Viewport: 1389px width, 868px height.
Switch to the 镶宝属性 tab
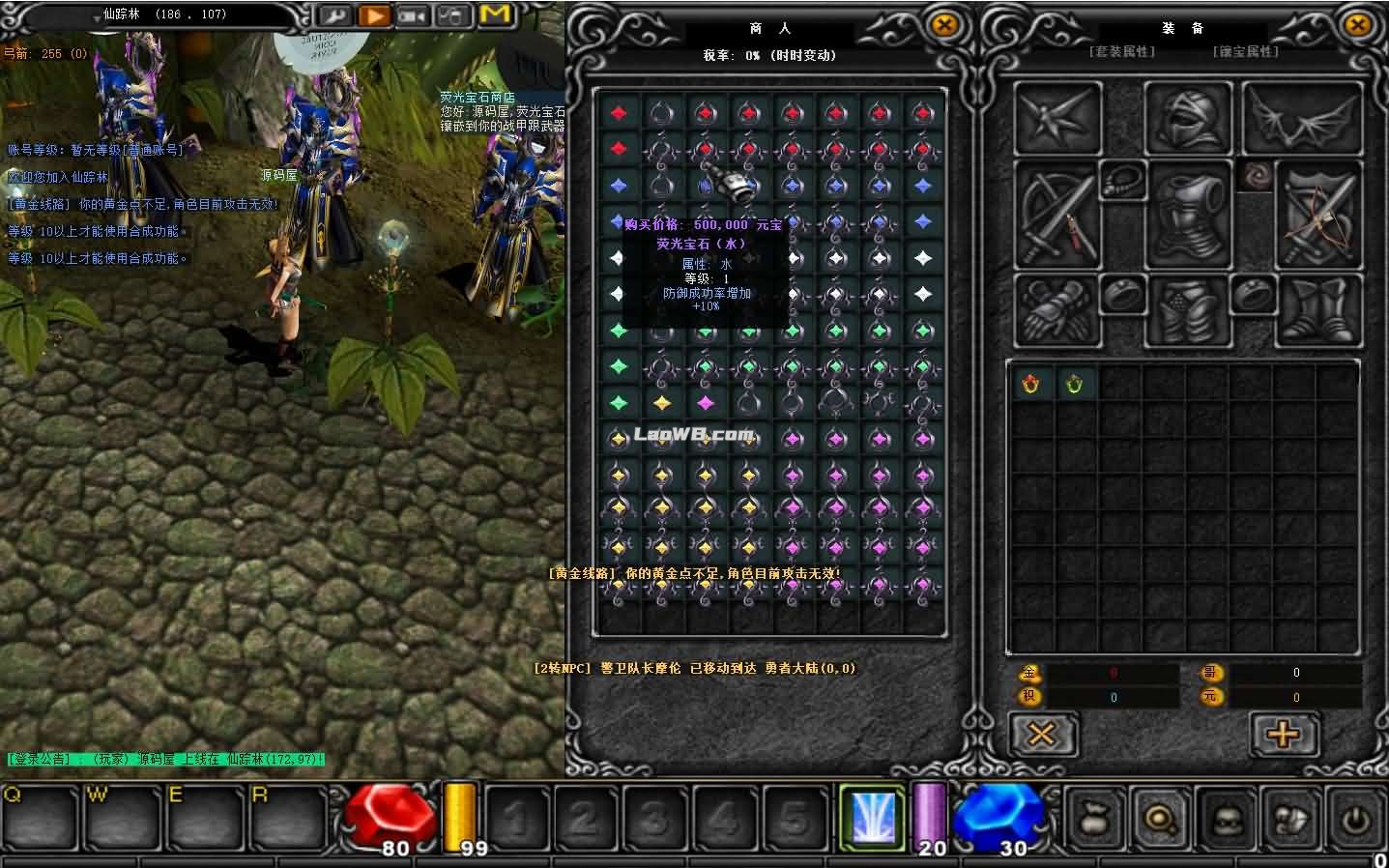(1245, 52)
